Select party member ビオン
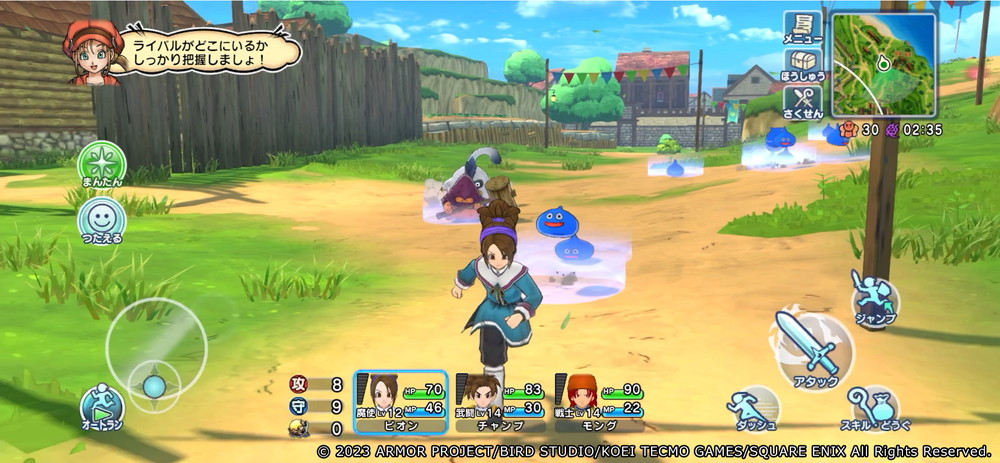1000x463 pixels. (400, 400)
